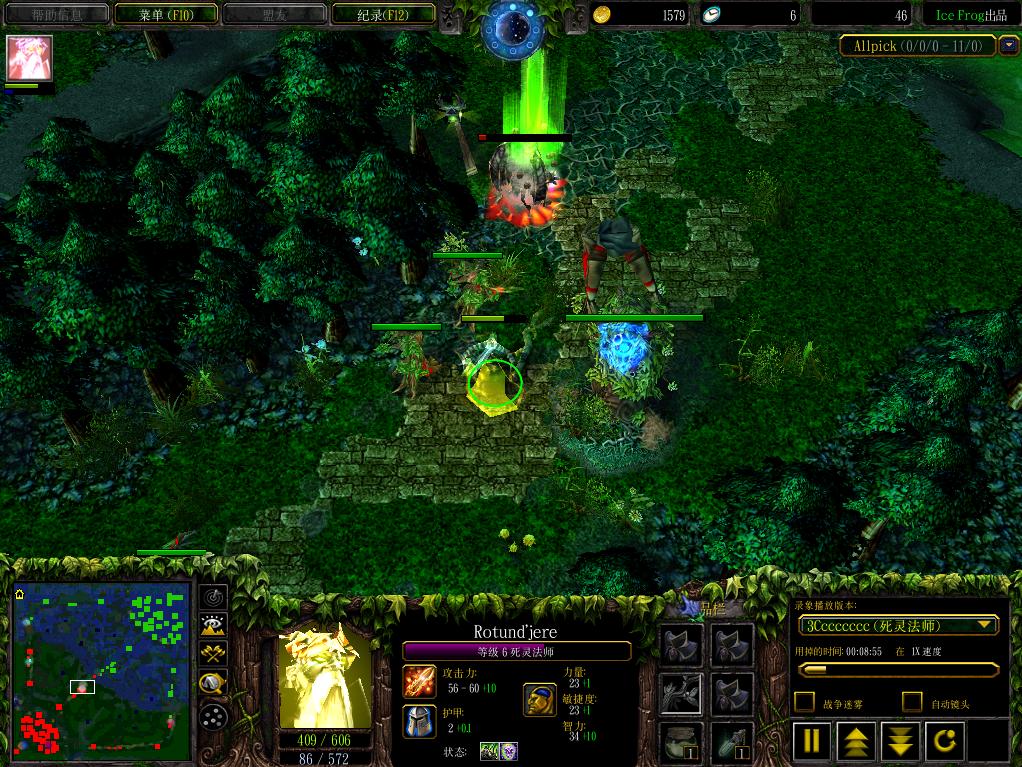Click the replay progress bar
Image resolution: width=1022 pixels, height=767 pixels.
[897, 670]
